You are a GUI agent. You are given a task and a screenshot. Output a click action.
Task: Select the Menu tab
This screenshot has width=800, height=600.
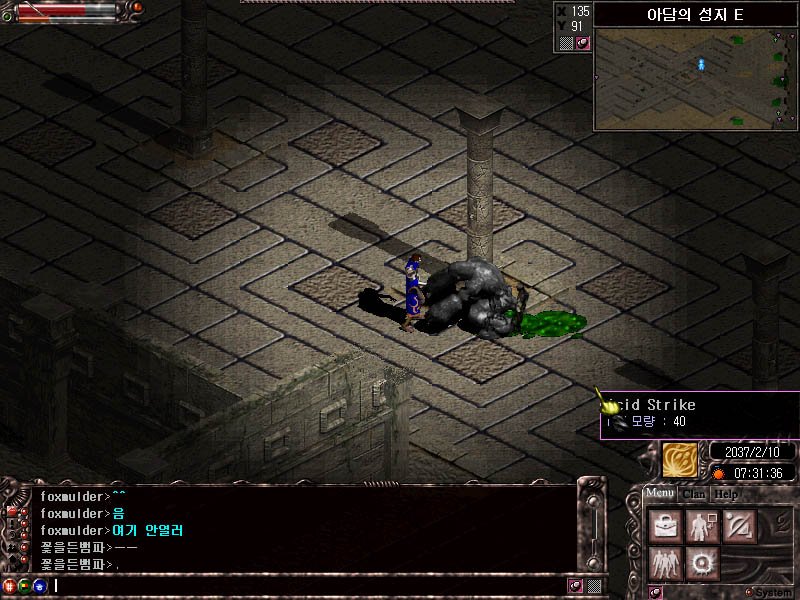659,493
